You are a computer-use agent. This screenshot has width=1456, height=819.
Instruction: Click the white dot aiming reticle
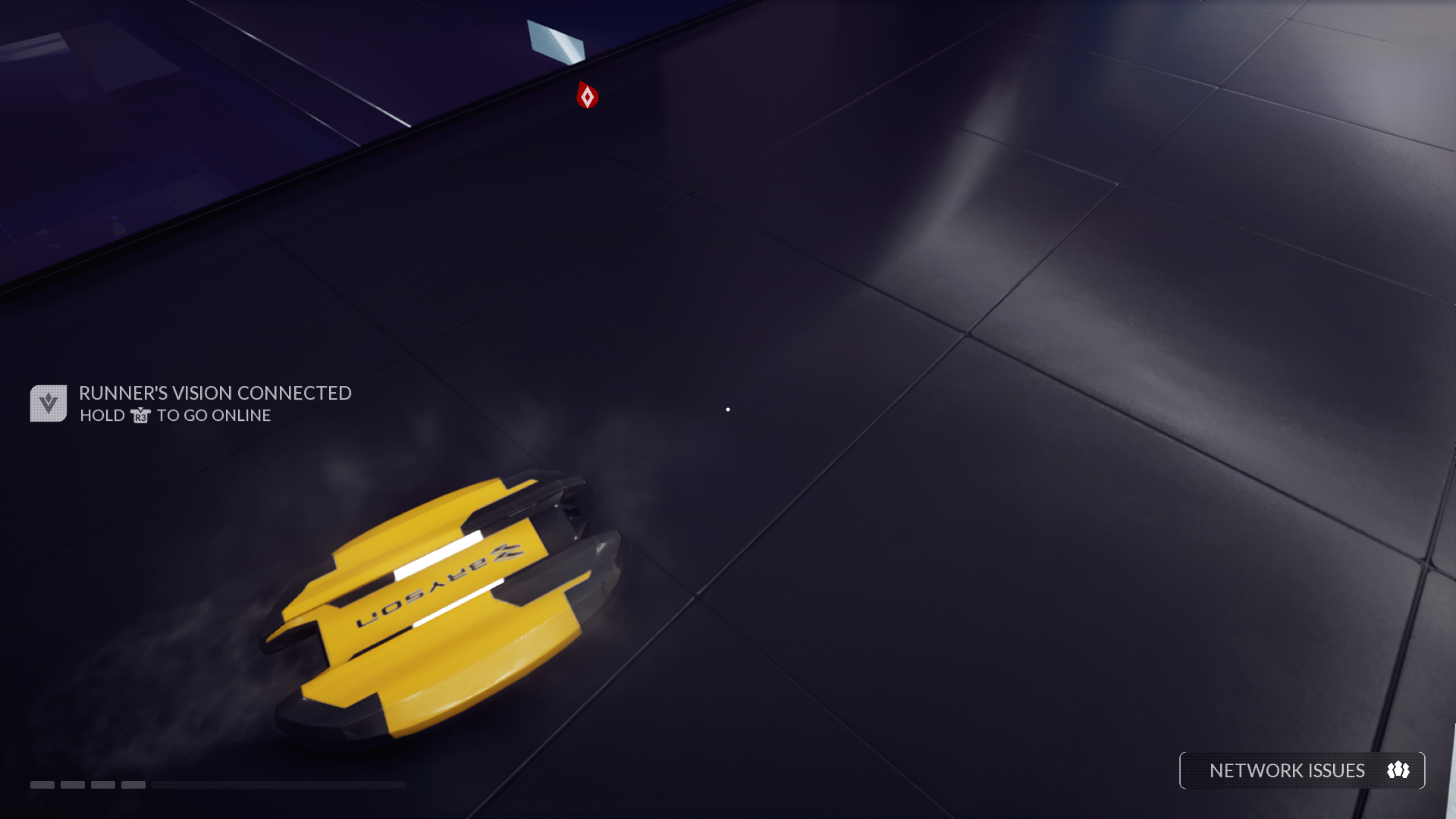point(728,409)
